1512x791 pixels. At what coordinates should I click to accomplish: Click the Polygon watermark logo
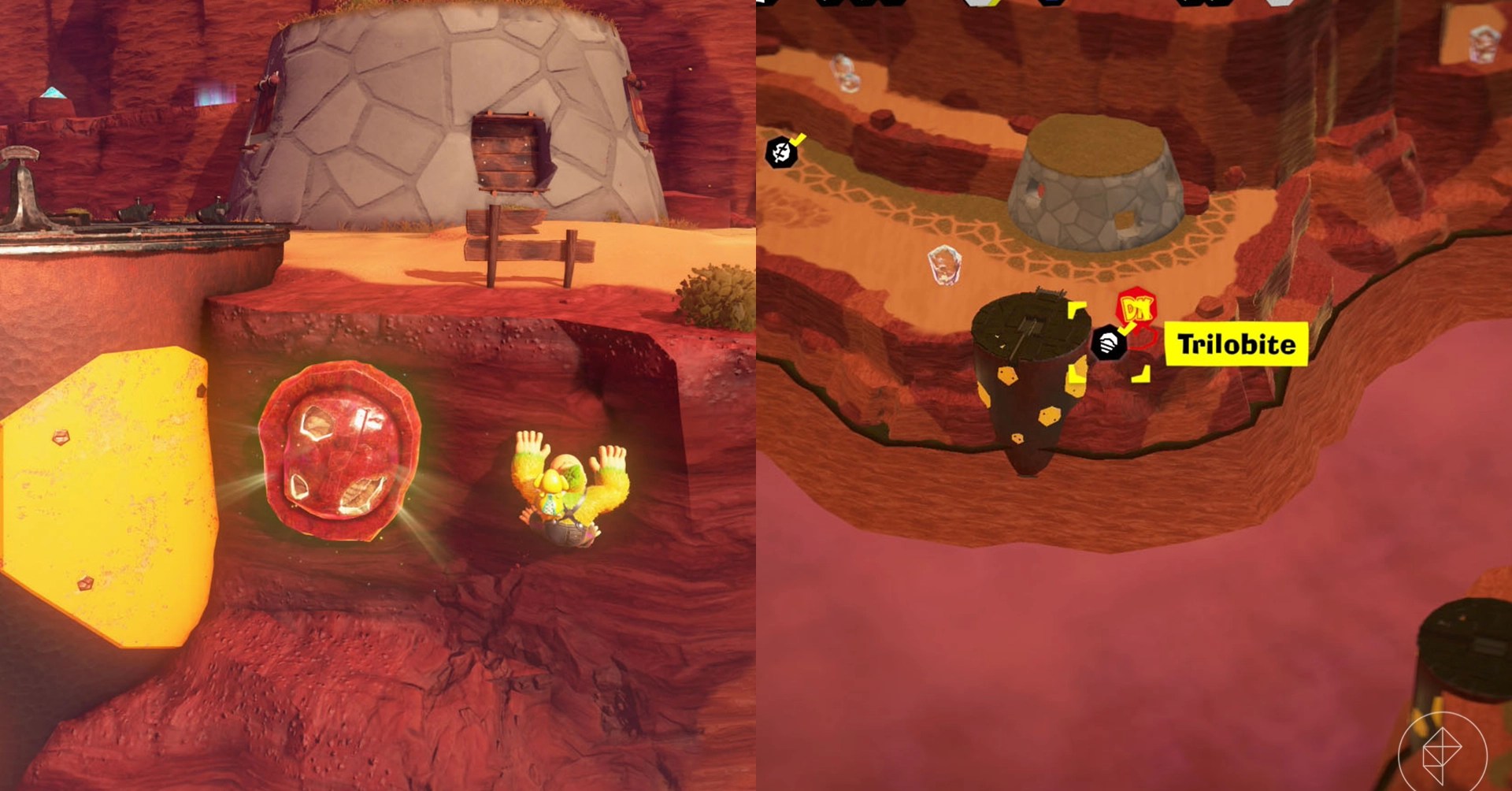[1442, 754]
